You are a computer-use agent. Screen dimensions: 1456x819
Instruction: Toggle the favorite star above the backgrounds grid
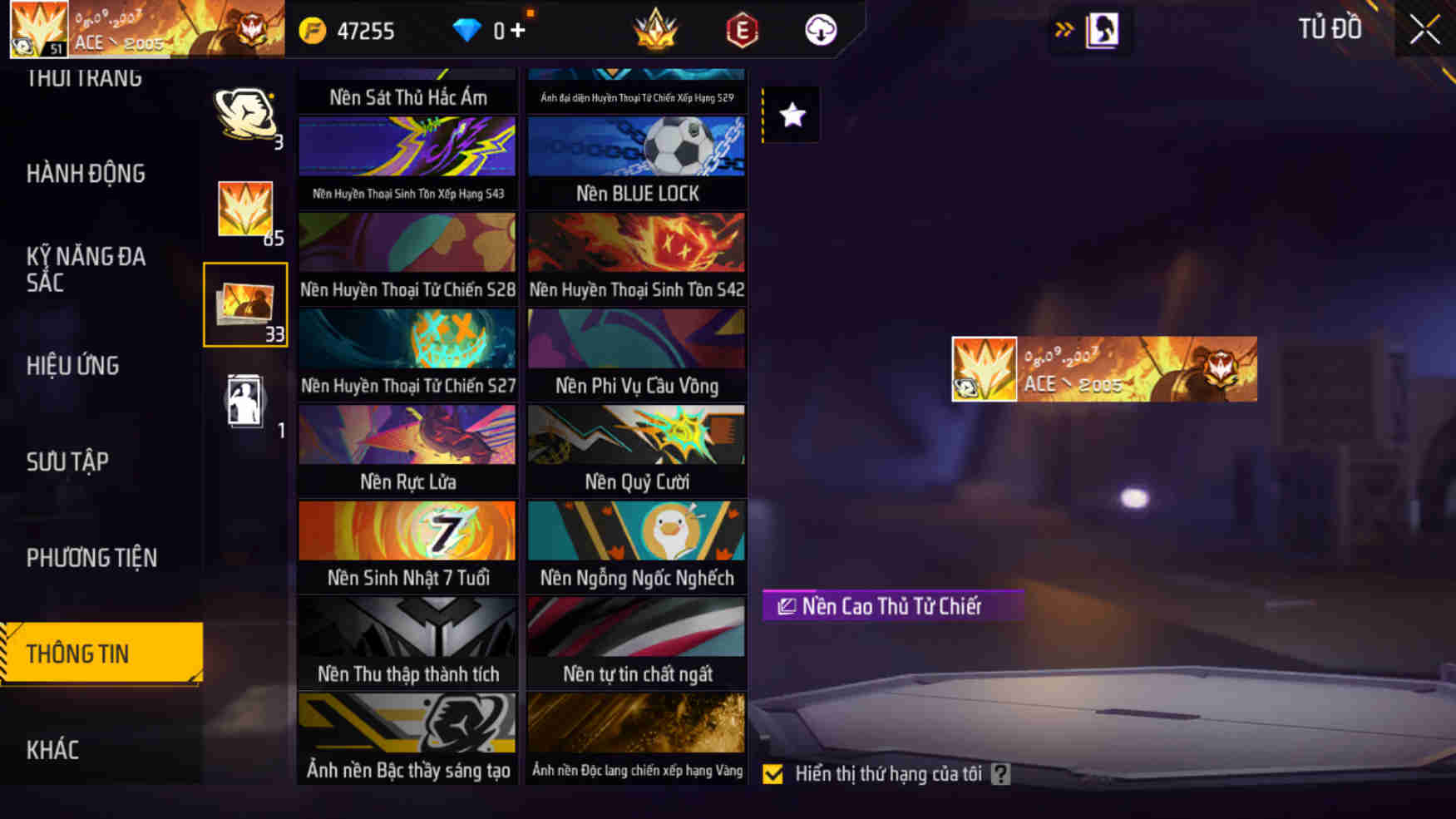(789, 116)
